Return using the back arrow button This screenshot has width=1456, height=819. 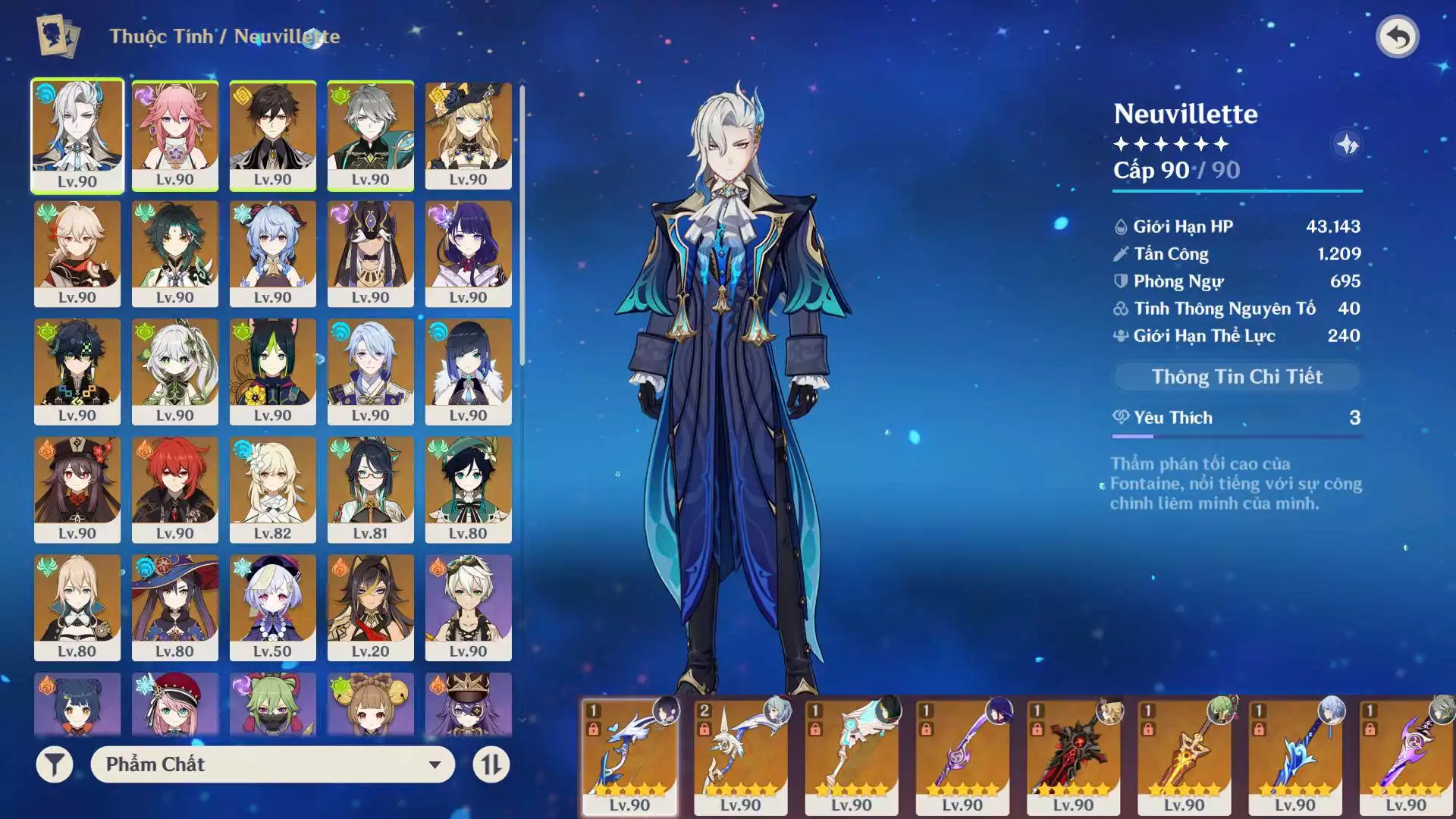coord(1397,36)
